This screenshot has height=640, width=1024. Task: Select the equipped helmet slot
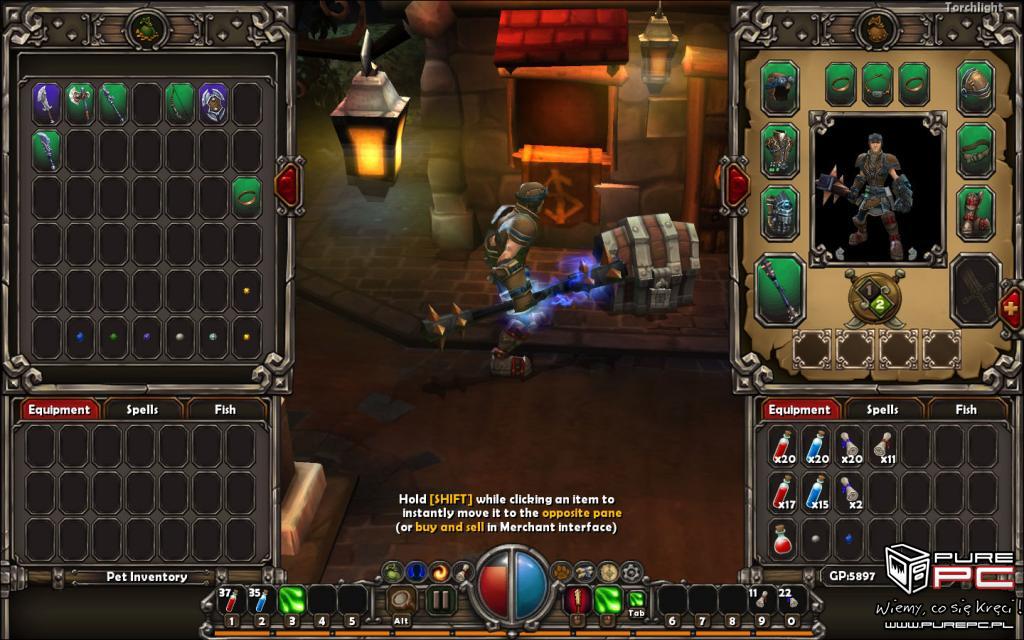coord(975,88)
